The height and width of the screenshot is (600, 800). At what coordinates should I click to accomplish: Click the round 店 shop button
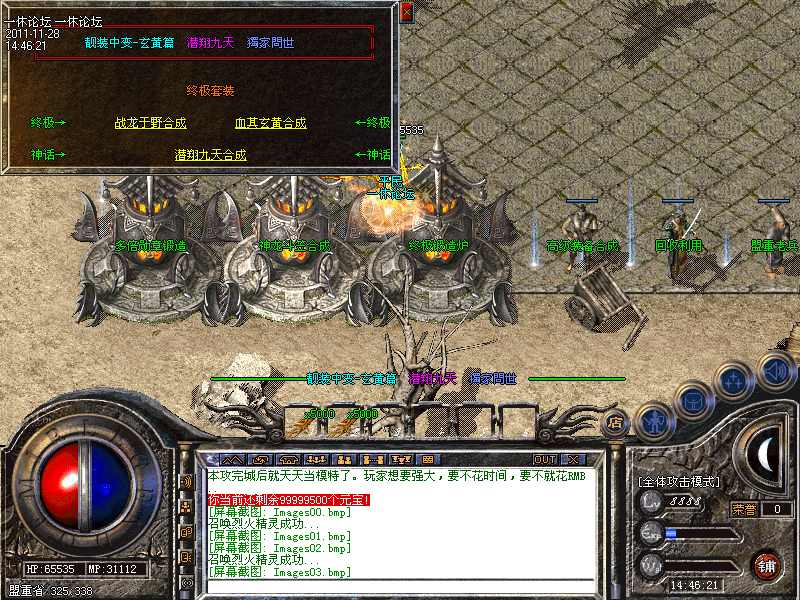[x=617, y=423]
